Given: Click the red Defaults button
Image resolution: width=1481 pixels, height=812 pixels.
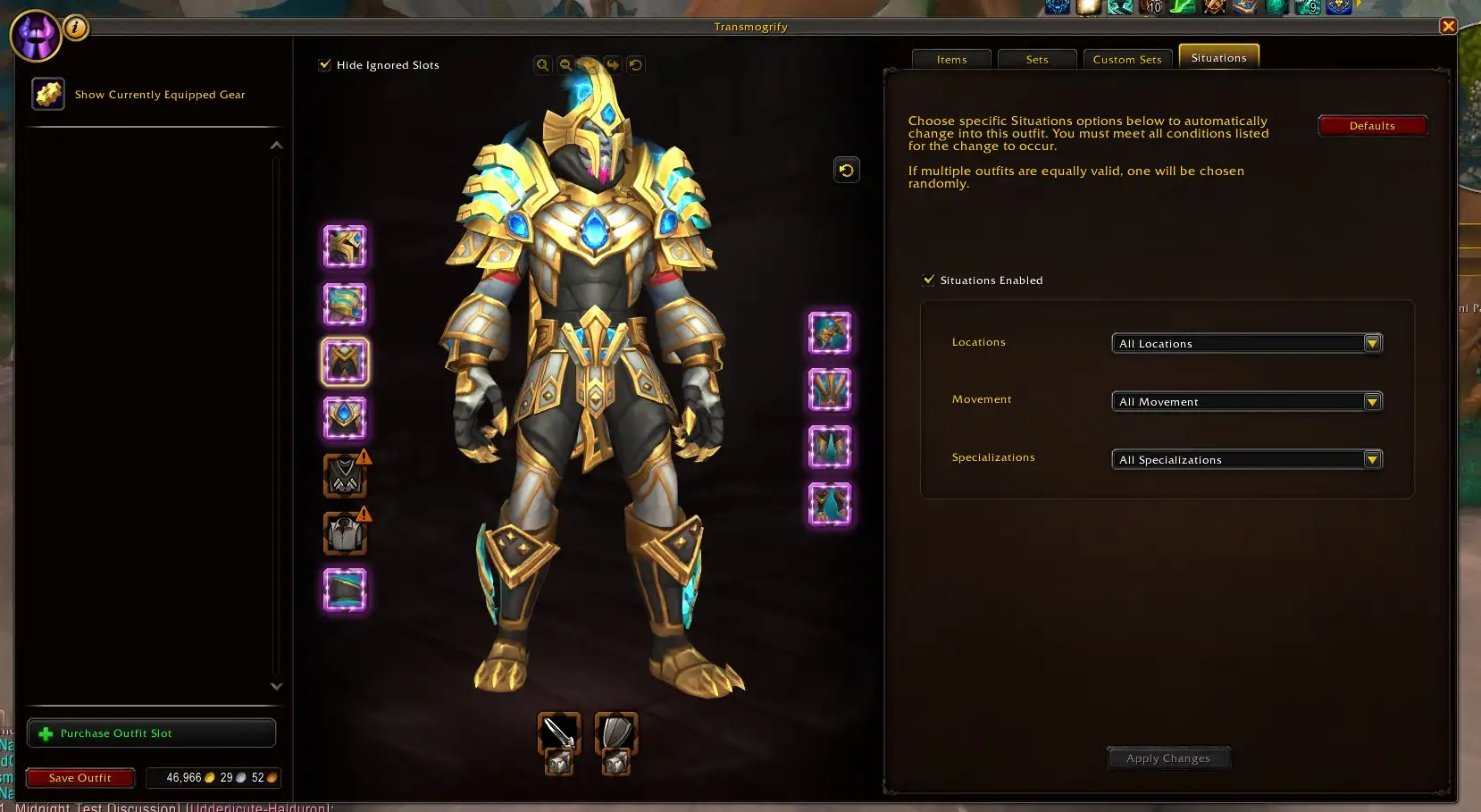Looking at the screenshot, I should 1371,126.
